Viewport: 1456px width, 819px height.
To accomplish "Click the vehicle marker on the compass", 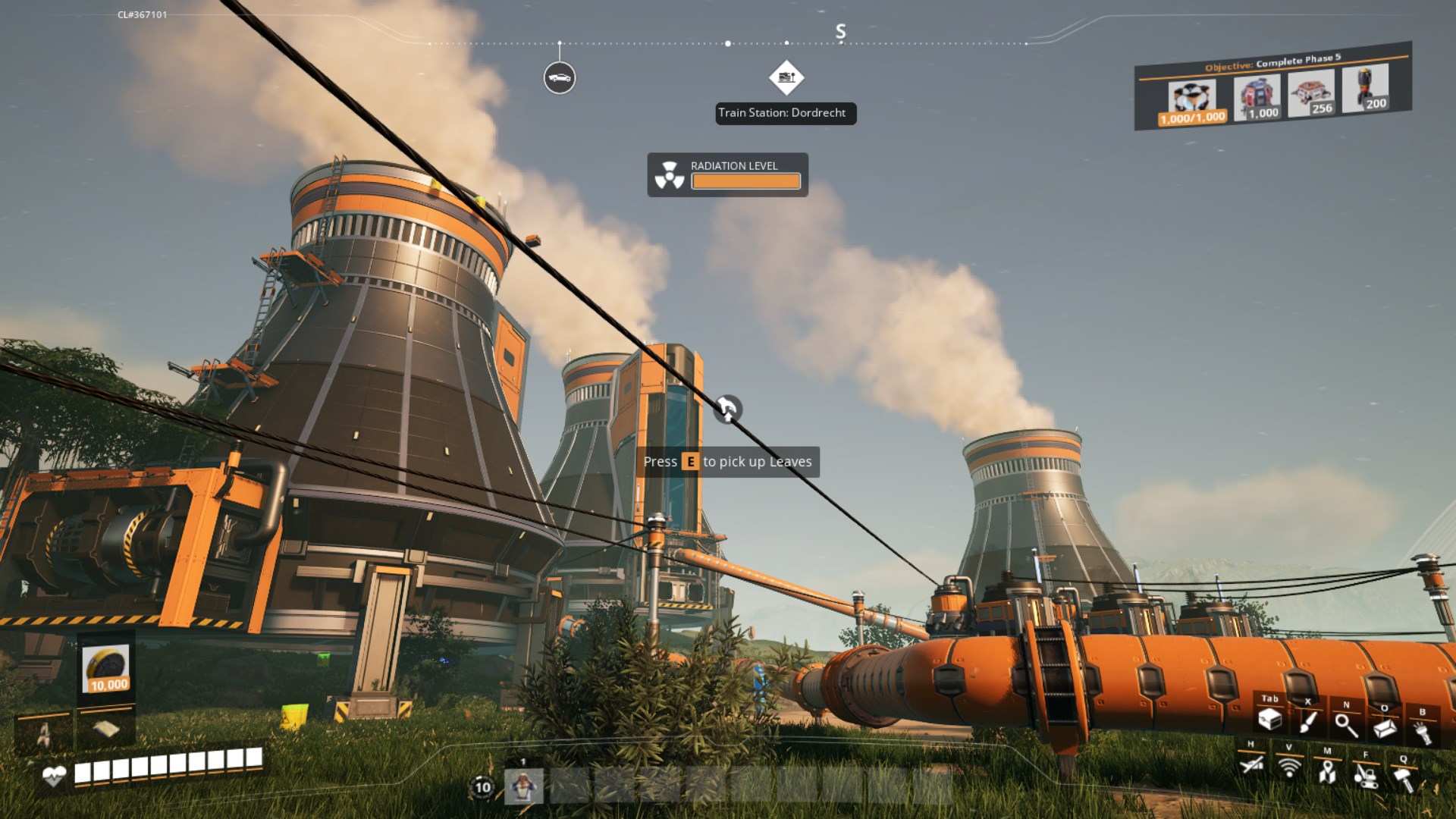I will [560, 78].
